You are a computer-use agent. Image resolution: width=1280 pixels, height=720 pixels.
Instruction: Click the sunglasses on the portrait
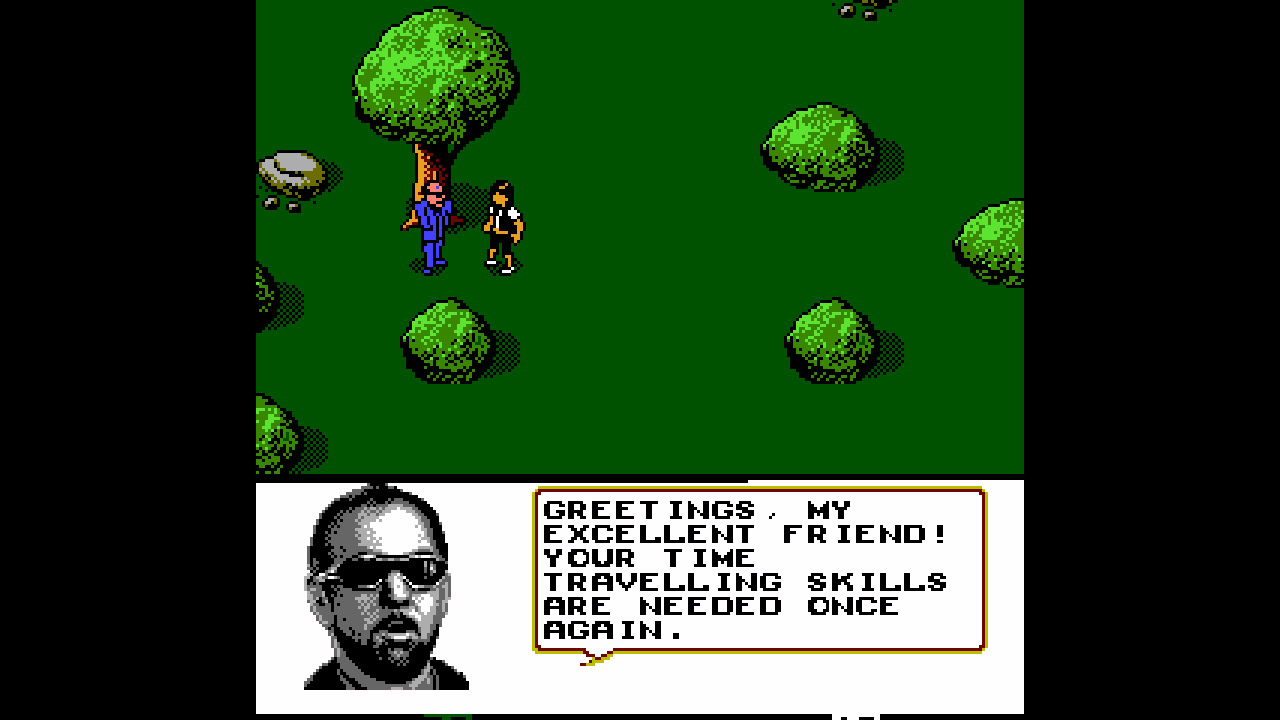pyautogui.click(x=385, y=570)
